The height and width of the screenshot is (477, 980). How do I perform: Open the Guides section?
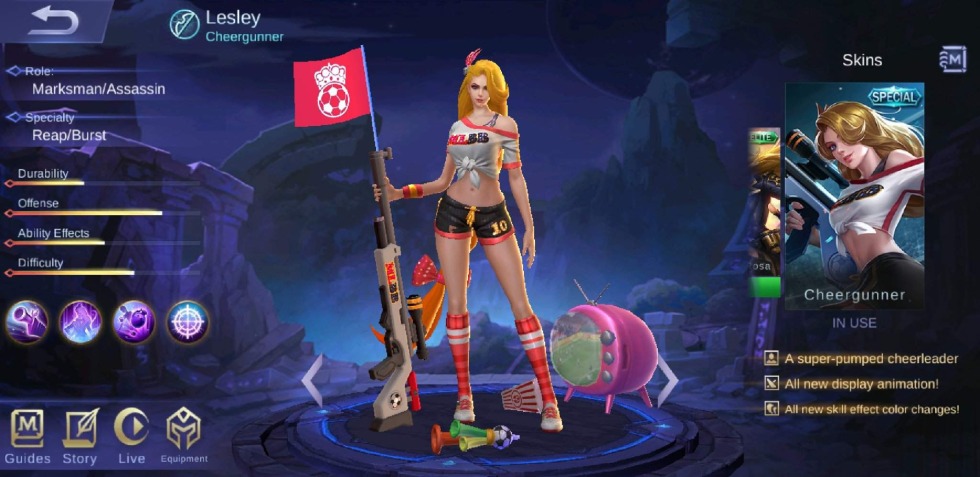coord(27,436)
